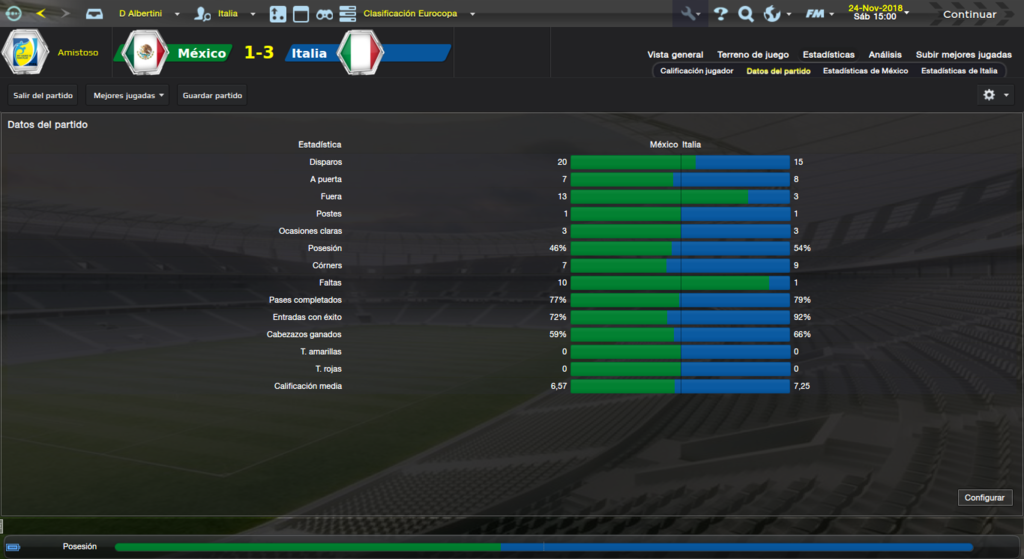The image size is (1024, 559).
Task: Save the match with Guardar partido
Action: [x=212, y=95]
